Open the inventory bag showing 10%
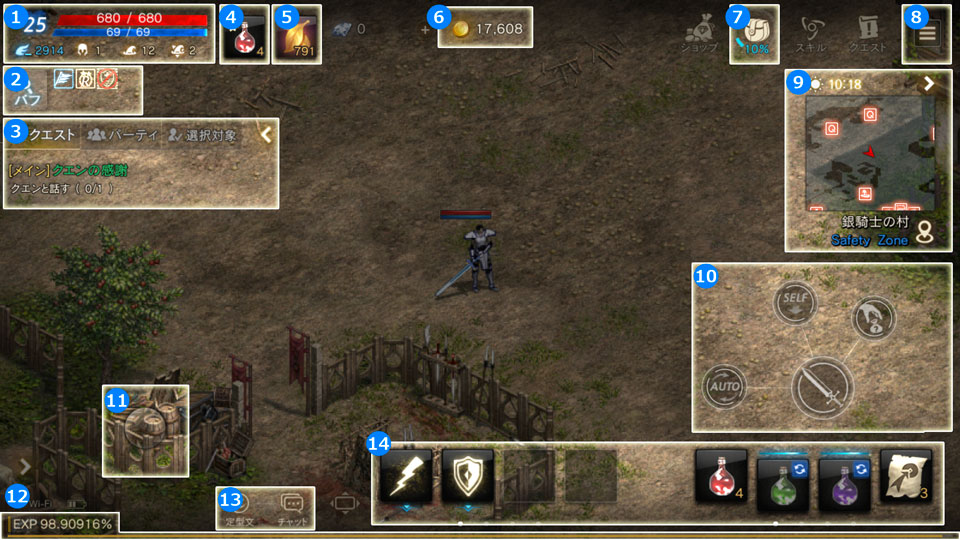Viewport: 960px width, 540px height. point(754,34)
